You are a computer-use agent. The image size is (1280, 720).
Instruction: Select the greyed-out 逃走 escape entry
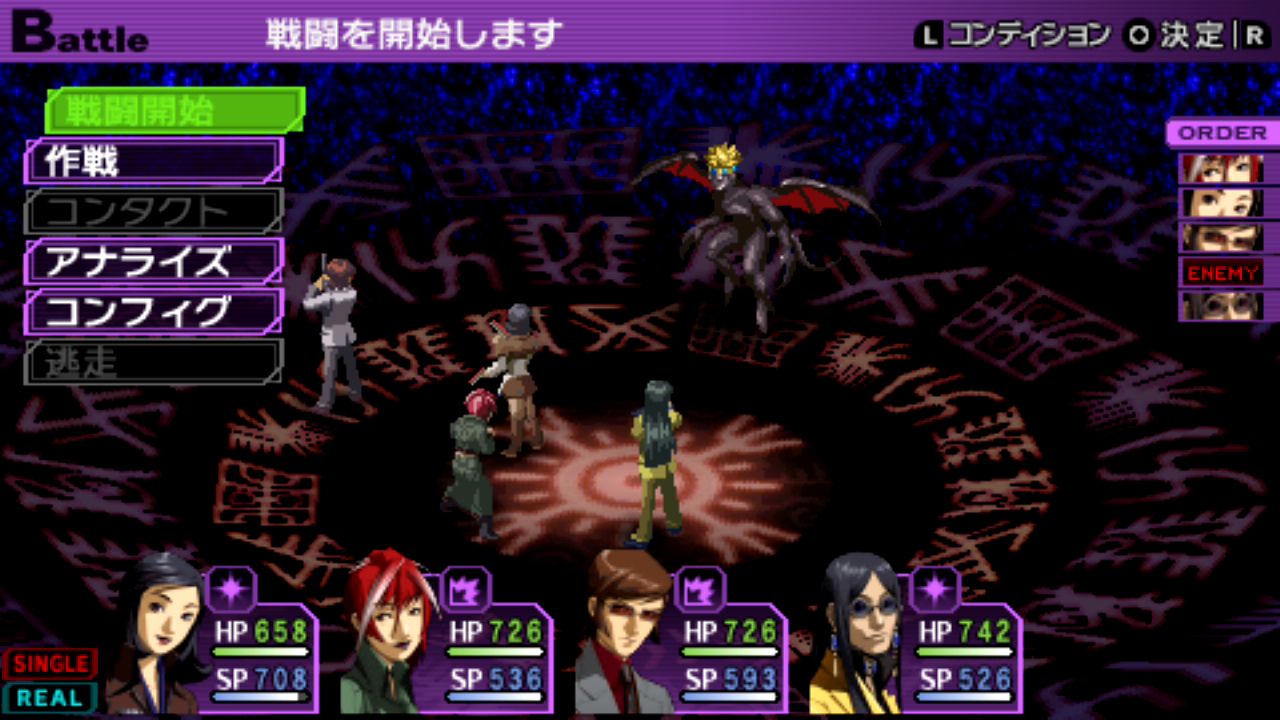154,362
